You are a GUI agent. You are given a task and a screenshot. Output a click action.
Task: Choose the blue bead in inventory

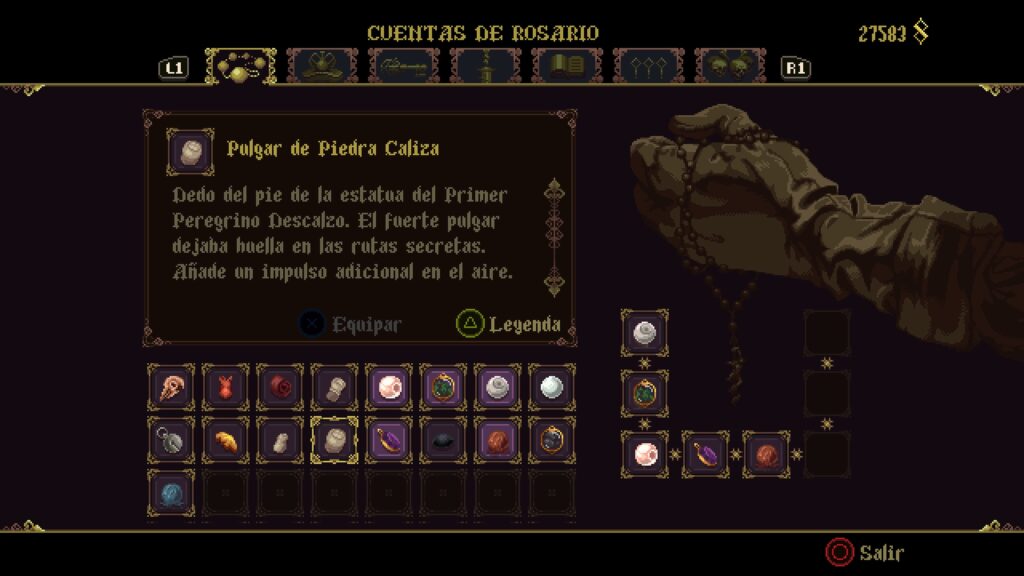click(171, 493)
